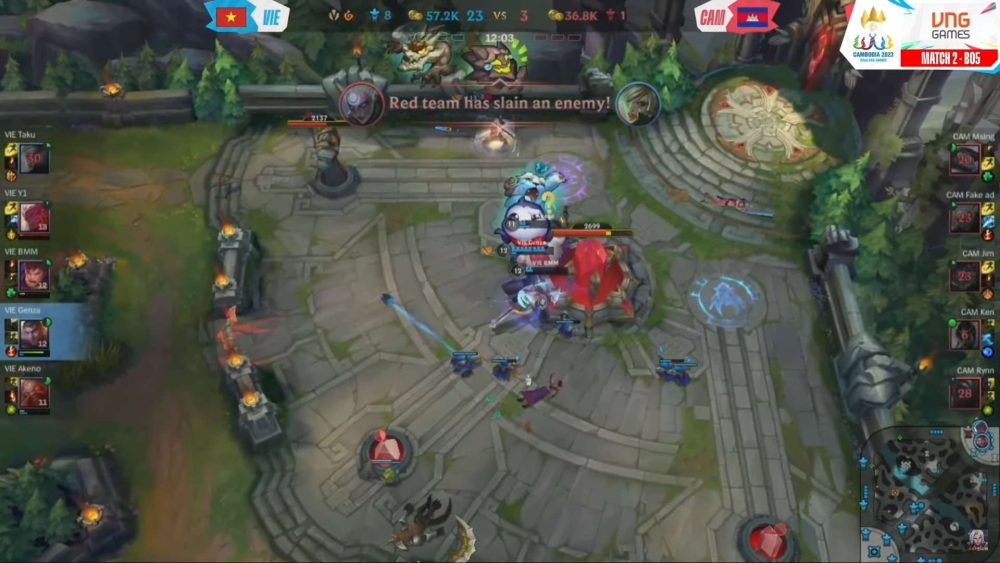Click the slain enemy's portrait in kill banner

coord(637,103)
